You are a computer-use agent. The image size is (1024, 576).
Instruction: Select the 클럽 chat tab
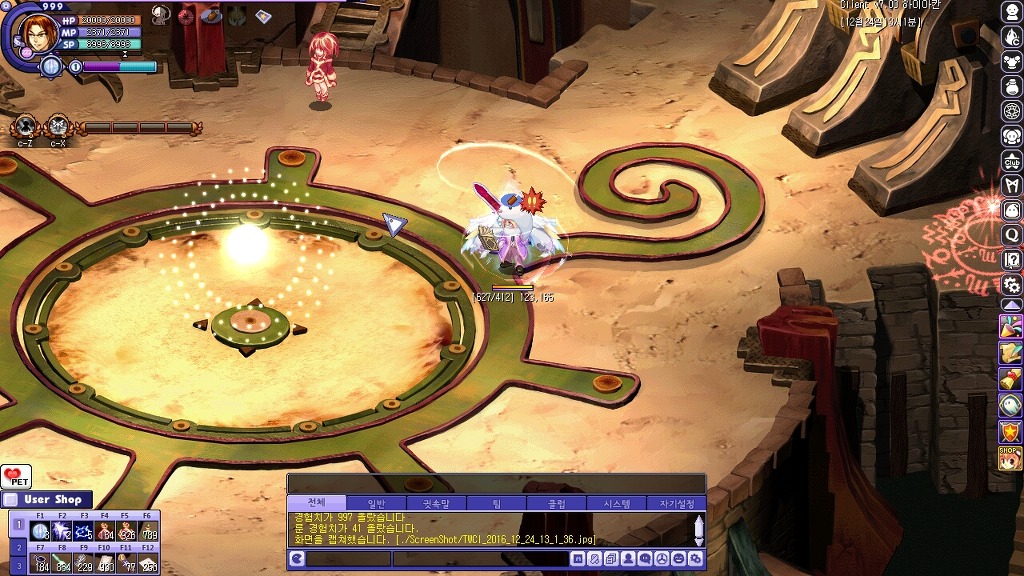pos(555,503)
